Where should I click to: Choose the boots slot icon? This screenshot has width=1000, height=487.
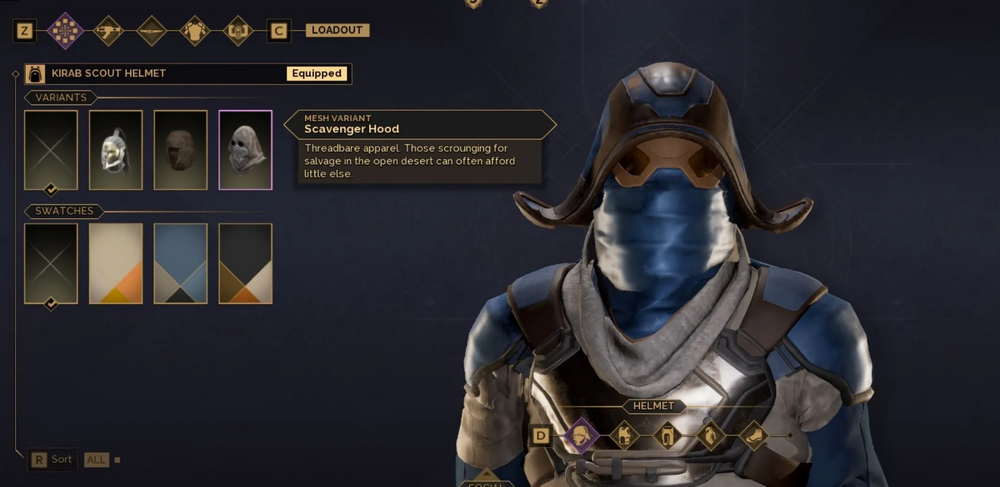click(x=753, y=436)
